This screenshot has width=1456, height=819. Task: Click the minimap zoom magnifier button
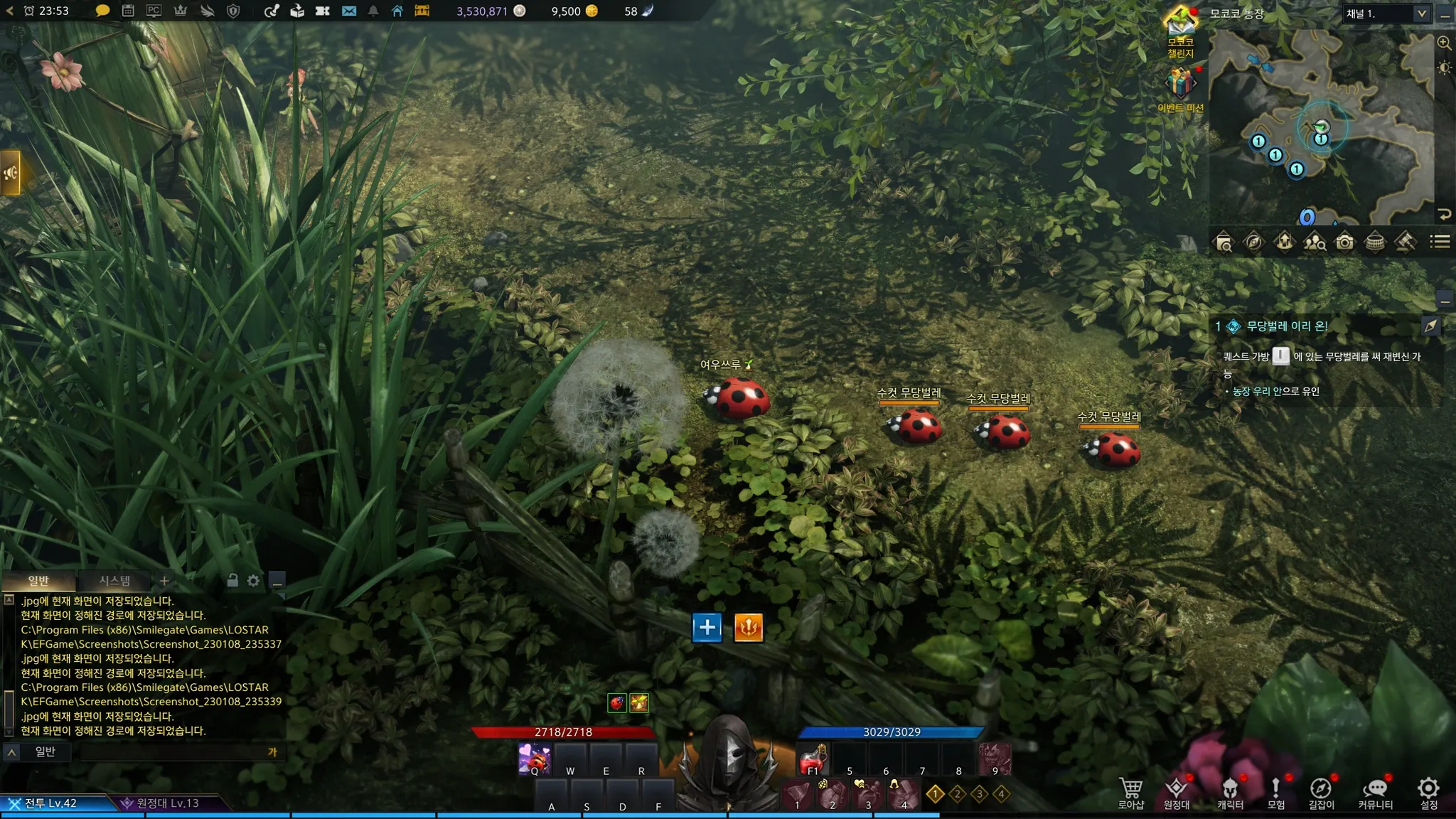[x=1444, y=43]
